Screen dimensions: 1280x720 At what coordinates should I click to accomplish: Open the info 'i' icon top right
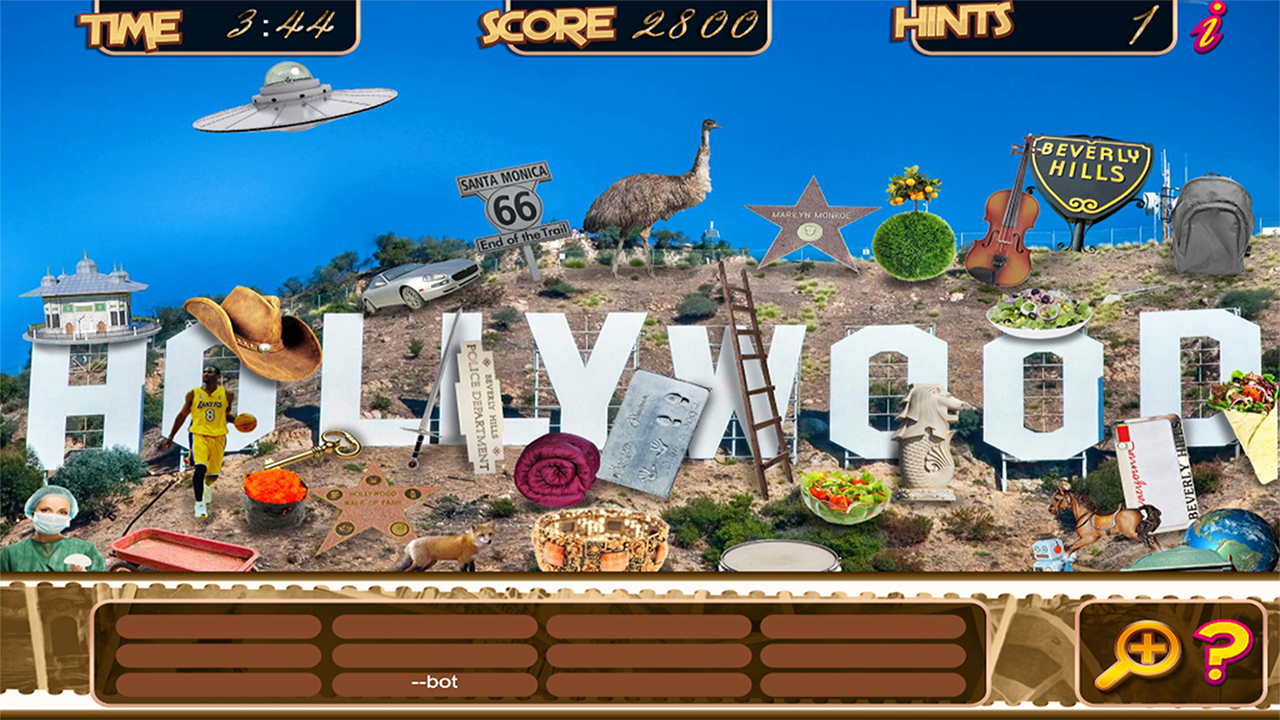tap(1204, 28)
